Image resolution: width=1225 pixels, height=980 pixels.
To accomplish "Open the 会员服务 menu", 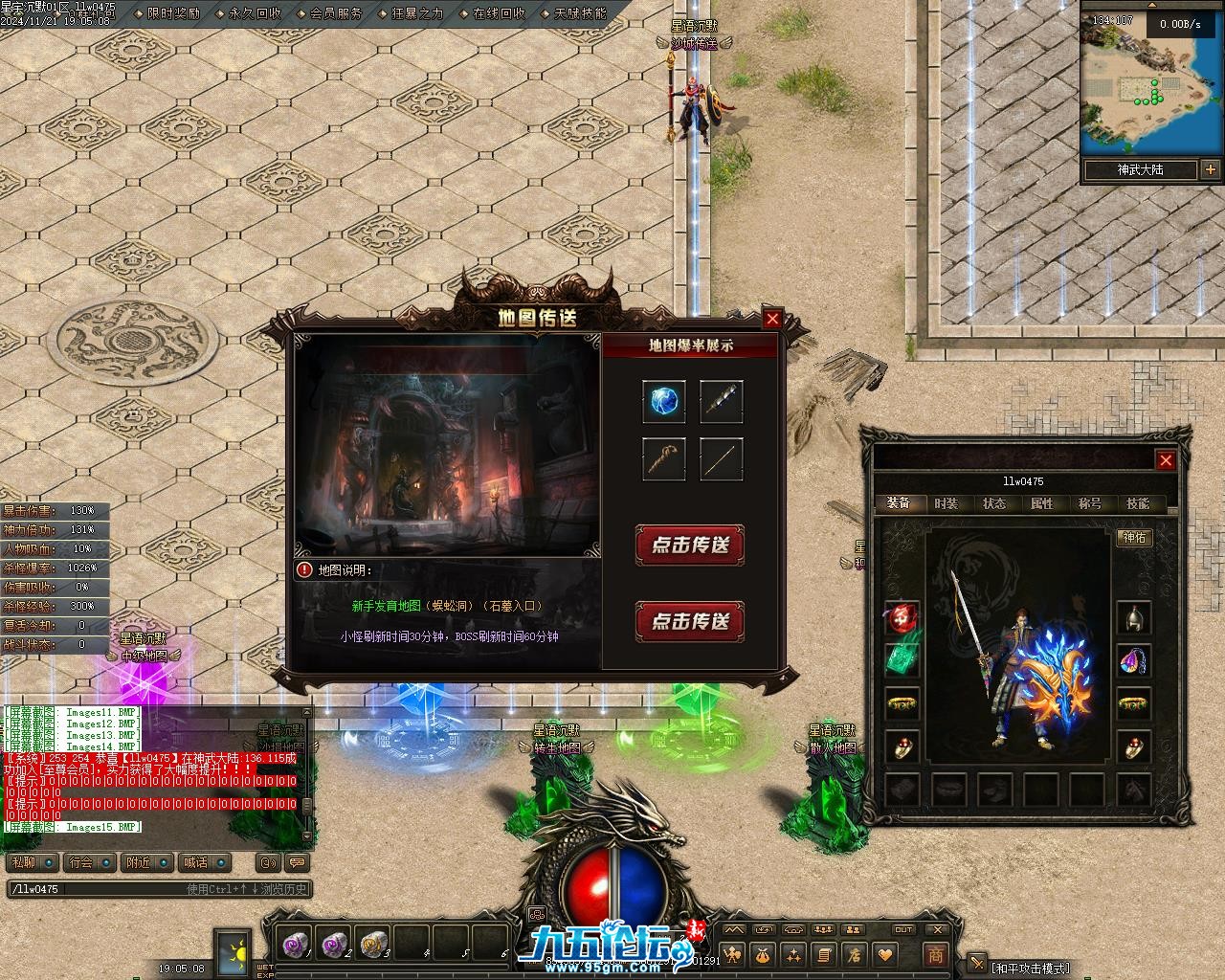I will click(337, 13).
